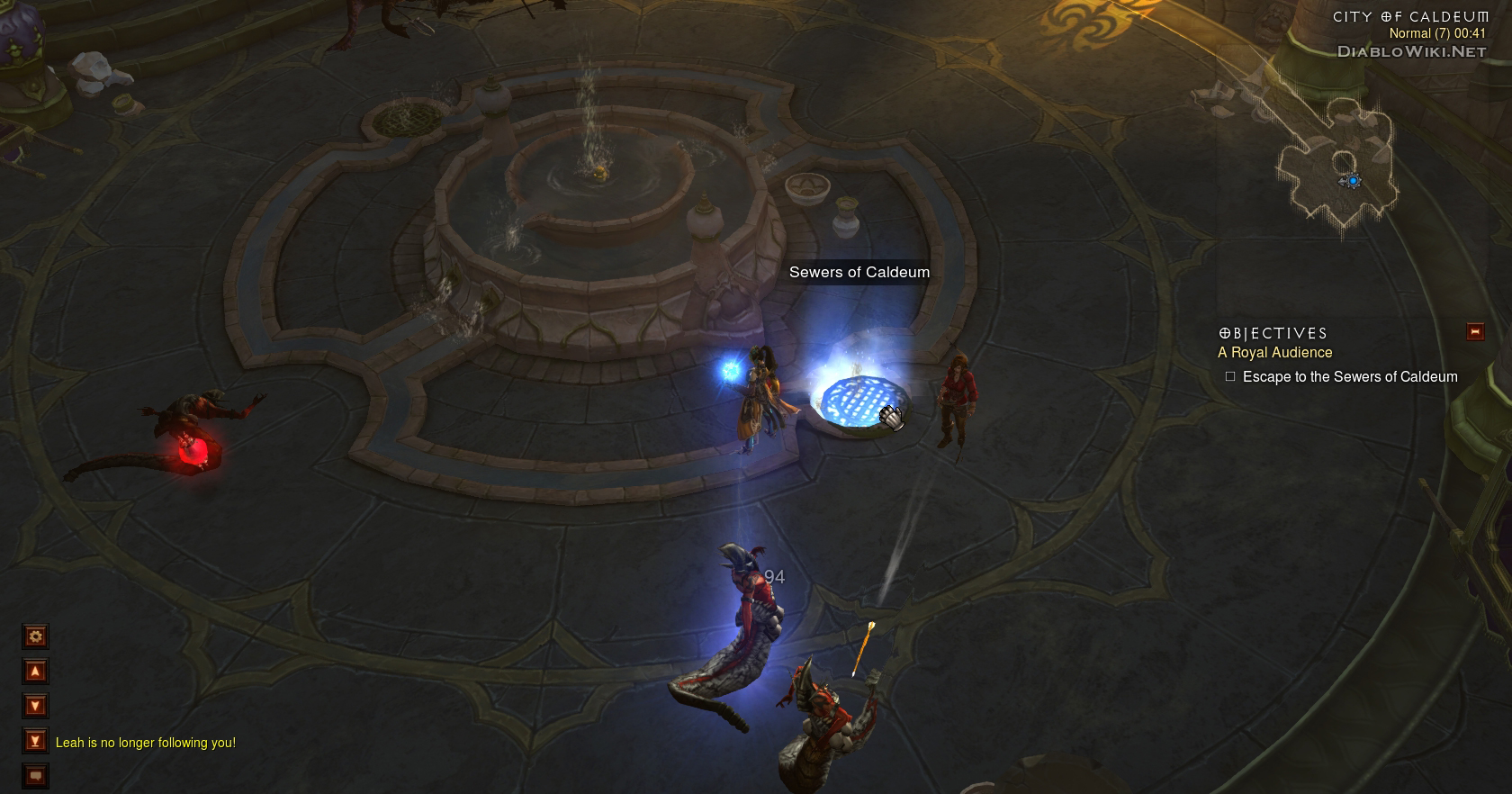Screen dimensions: 1512x794
Task: Open the chat speech bubble button
Action: [35, 775]
